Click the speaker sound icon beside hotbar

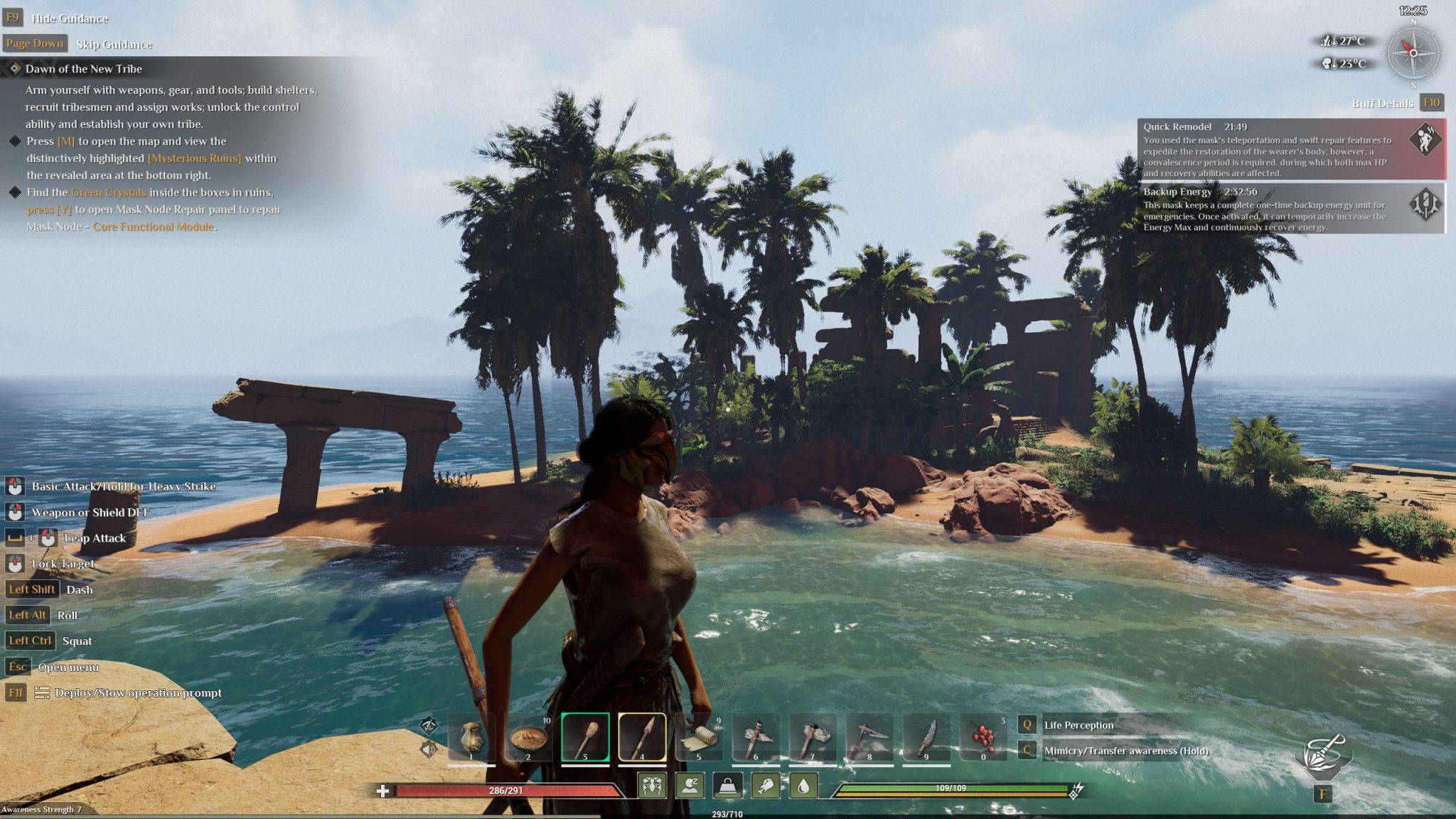point(428,749)
